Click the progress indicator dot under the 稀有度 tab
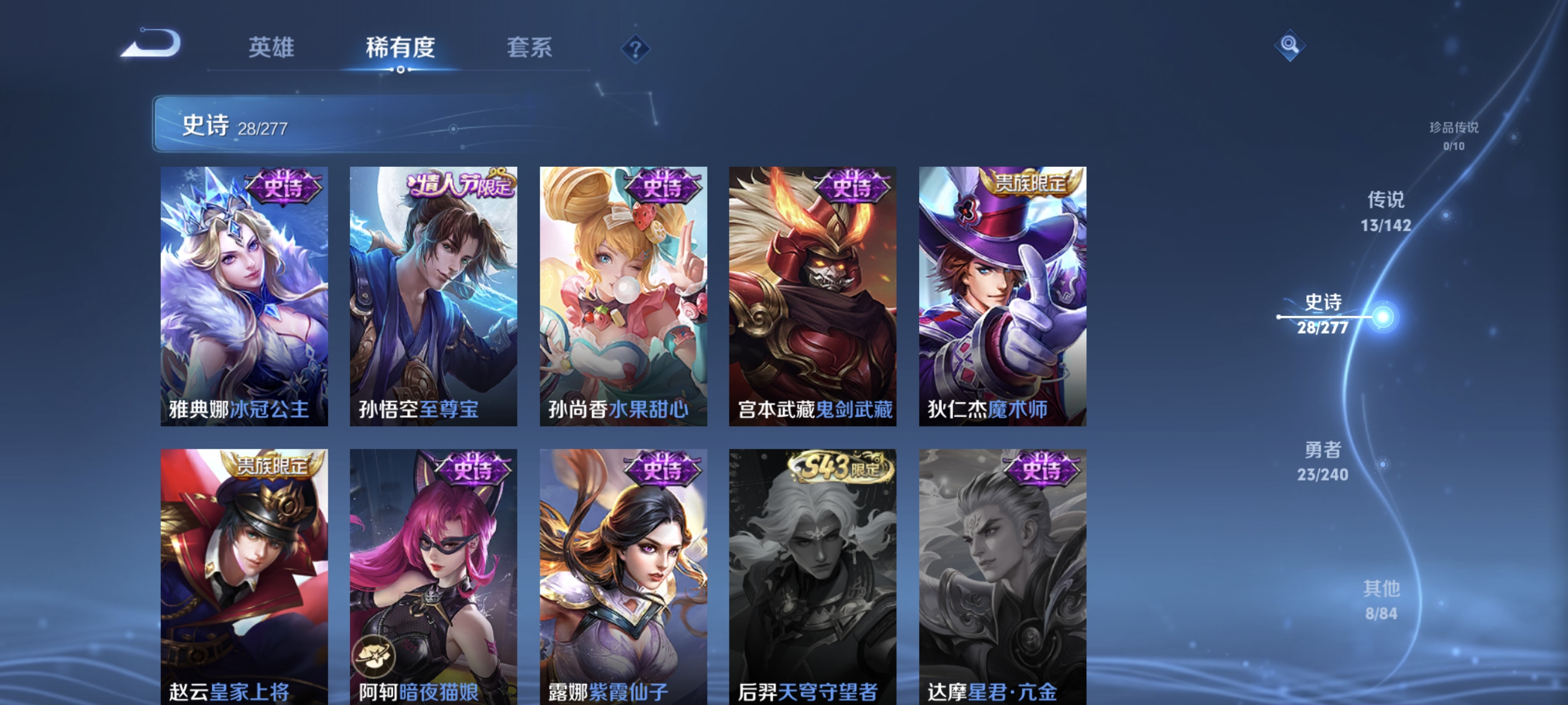The width and height of the screenshot is (1568, 705). click(401, 70)
